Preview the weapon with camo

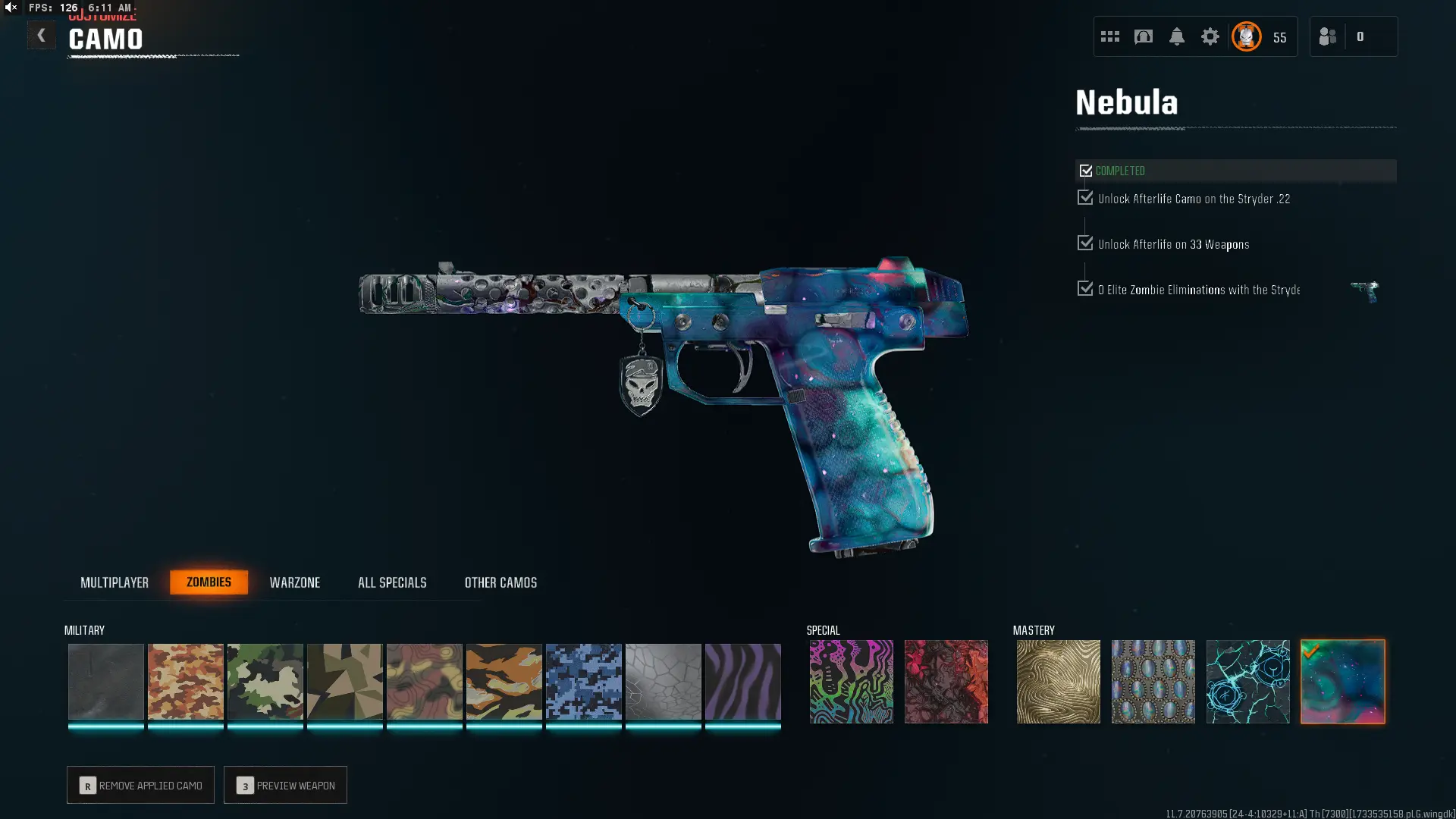click(x=285, y=785)
